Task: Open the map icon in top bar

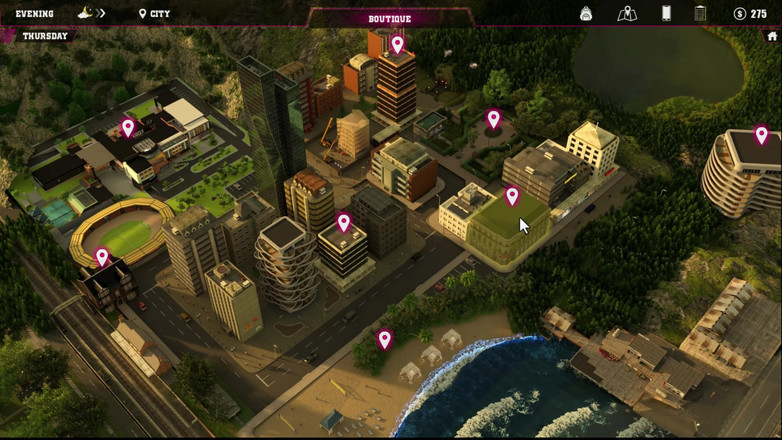Action: coord(627,13)
